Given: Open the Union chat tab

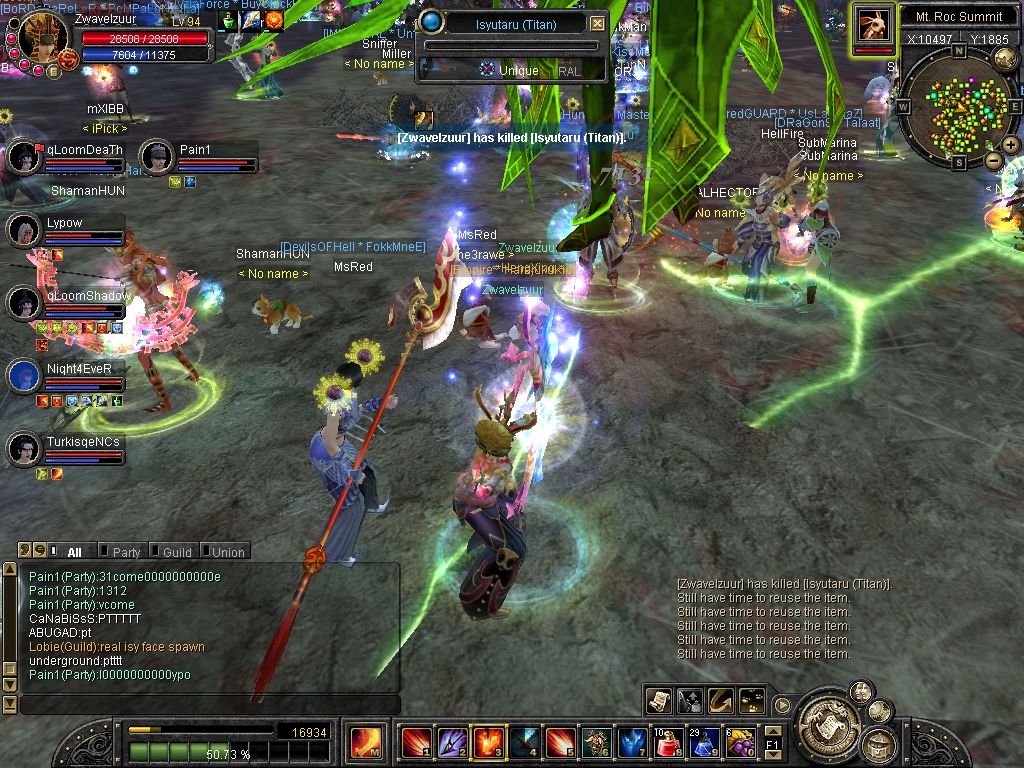Looking at the screenshot, I should [227, 552].
